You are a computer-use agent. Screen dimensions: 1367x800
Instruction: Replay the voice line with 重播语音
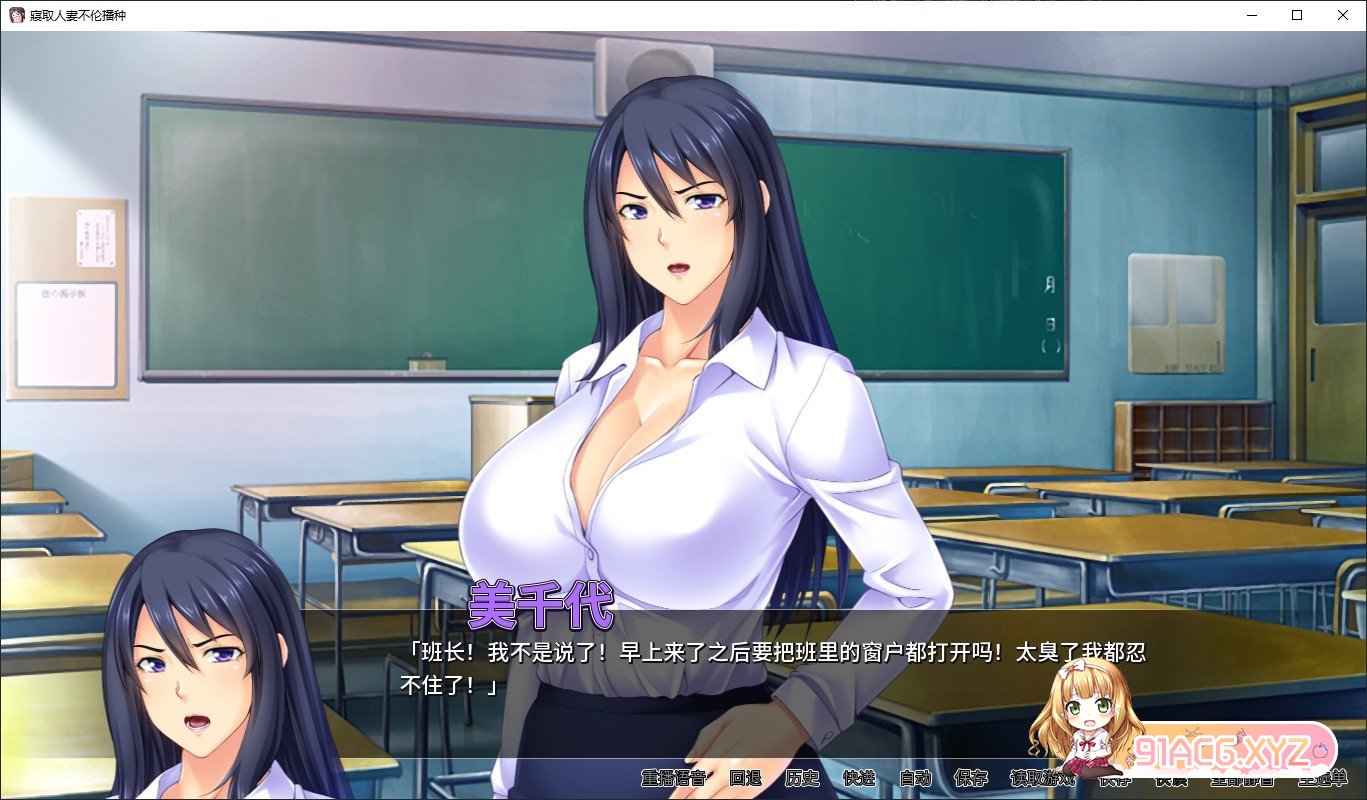pyautogui.click(x=675, y=778)
